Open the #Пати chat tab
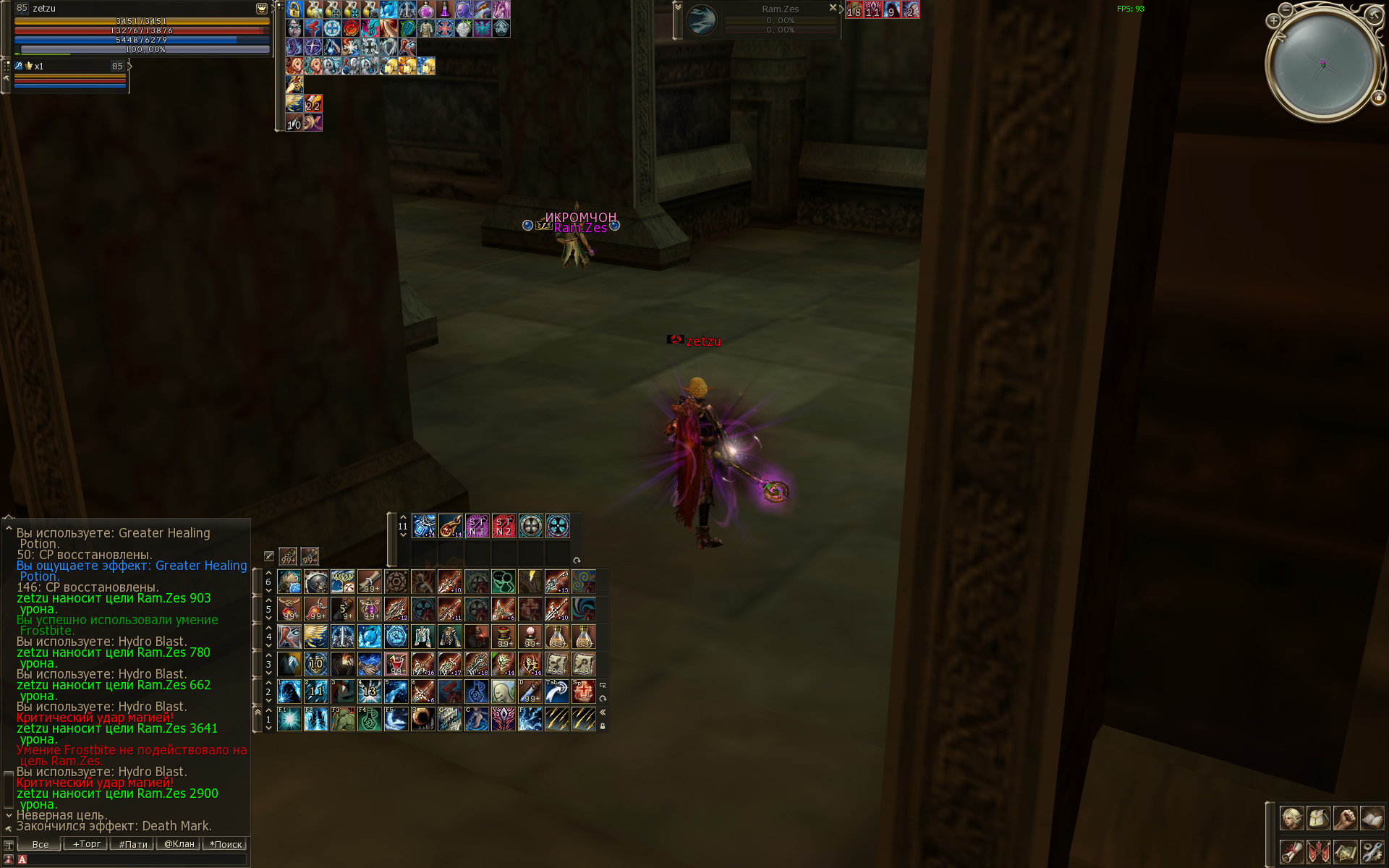The width and height of the screenshot is (1389, 868). click(132, 844)
